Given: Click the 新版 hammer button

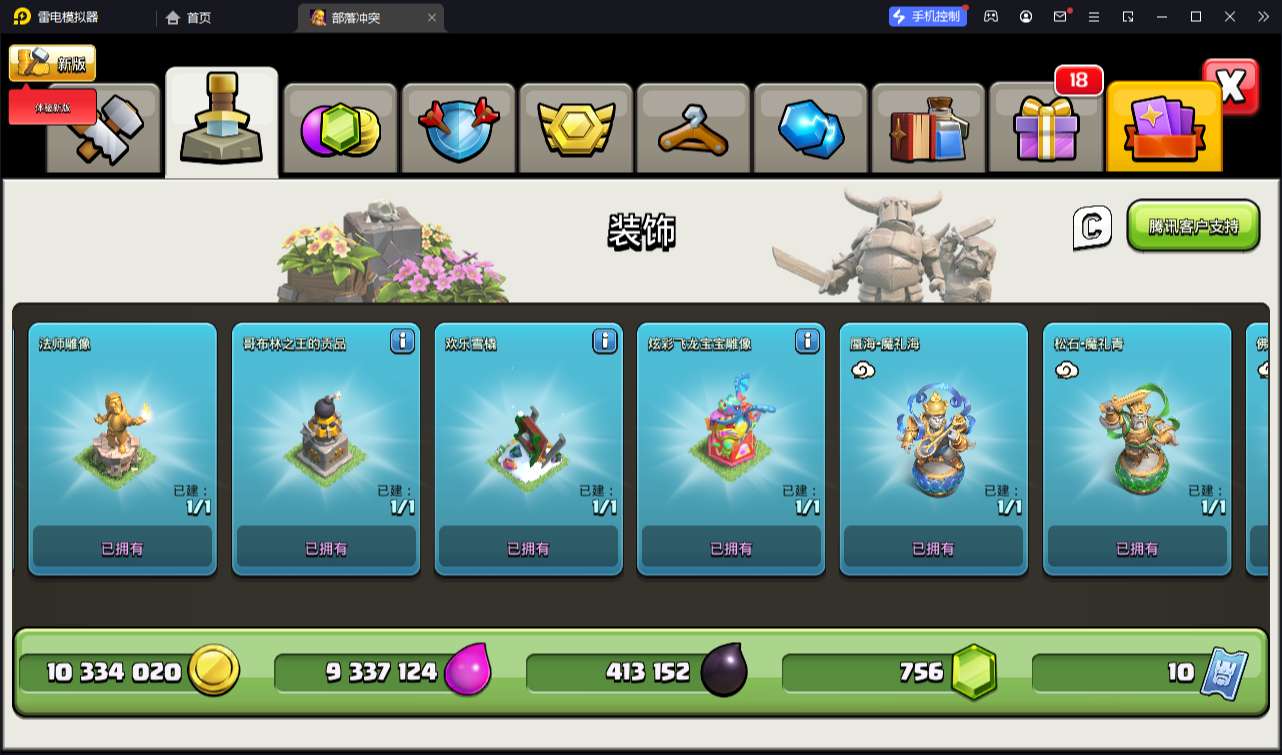Looking at the screenshot, I should tap(52, 64).
